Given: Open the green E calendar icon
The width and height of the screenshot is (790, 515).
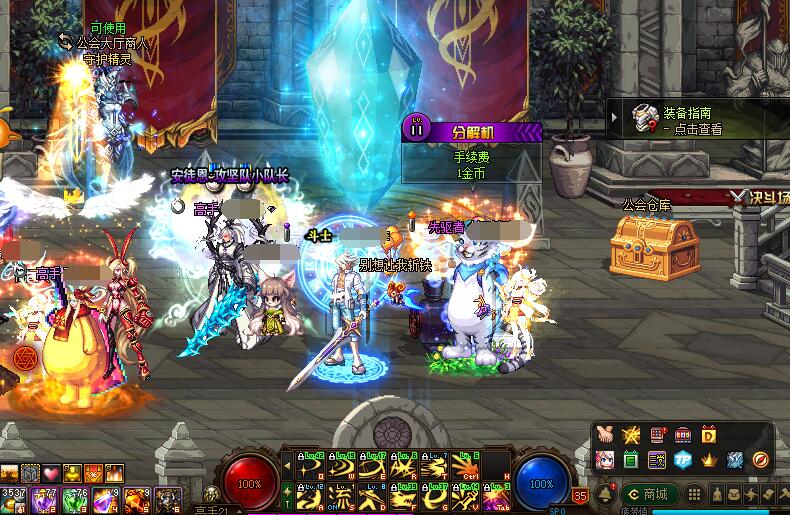Looking at the screenshot, I should (x=631, y=460).
